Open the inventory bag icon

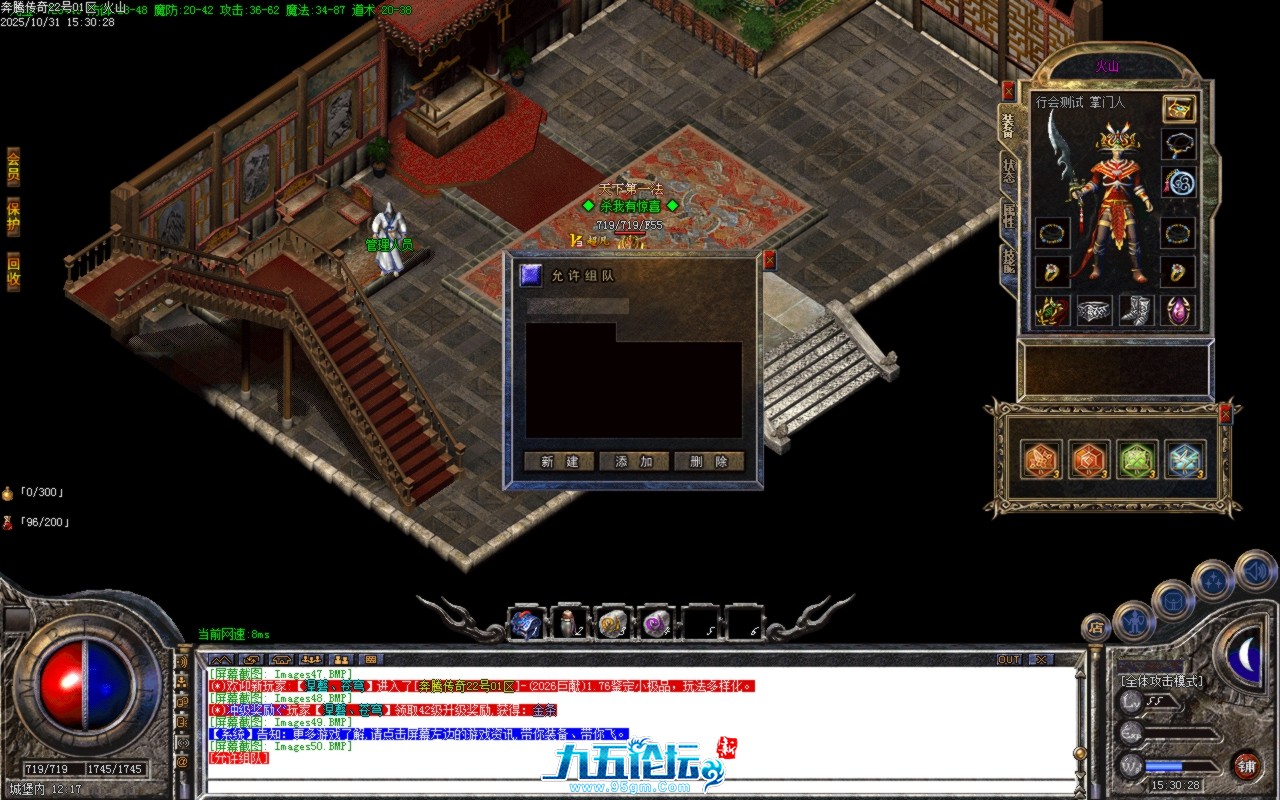1173,600
